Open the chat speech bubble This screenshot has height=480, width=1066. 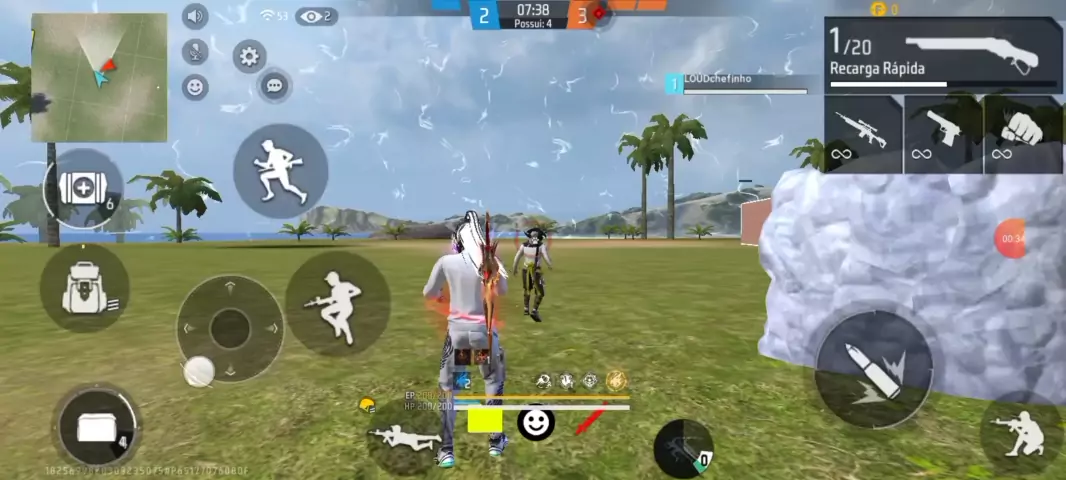coord(275,85)
